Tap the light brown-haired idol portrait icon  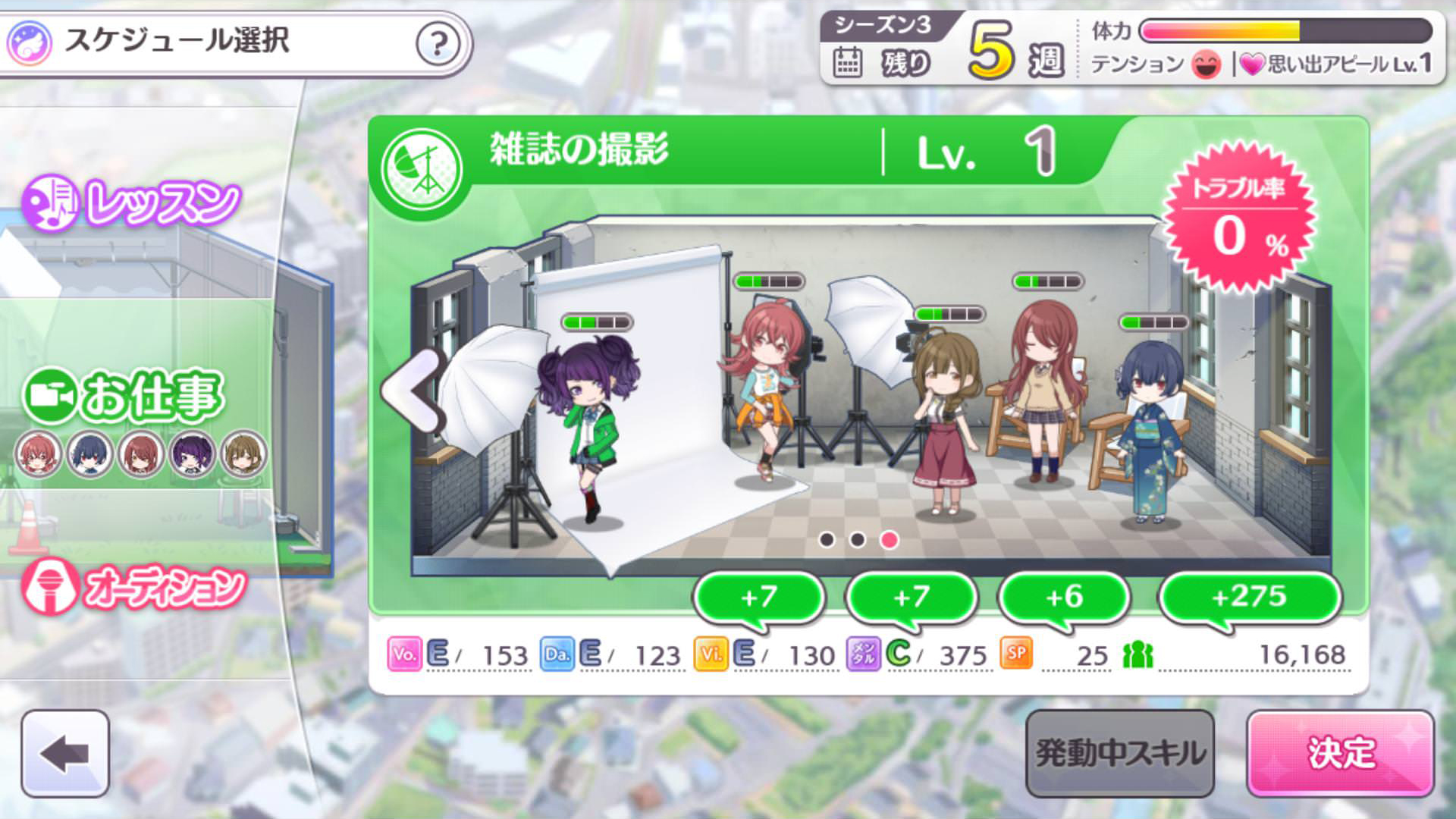pos(243,454)
